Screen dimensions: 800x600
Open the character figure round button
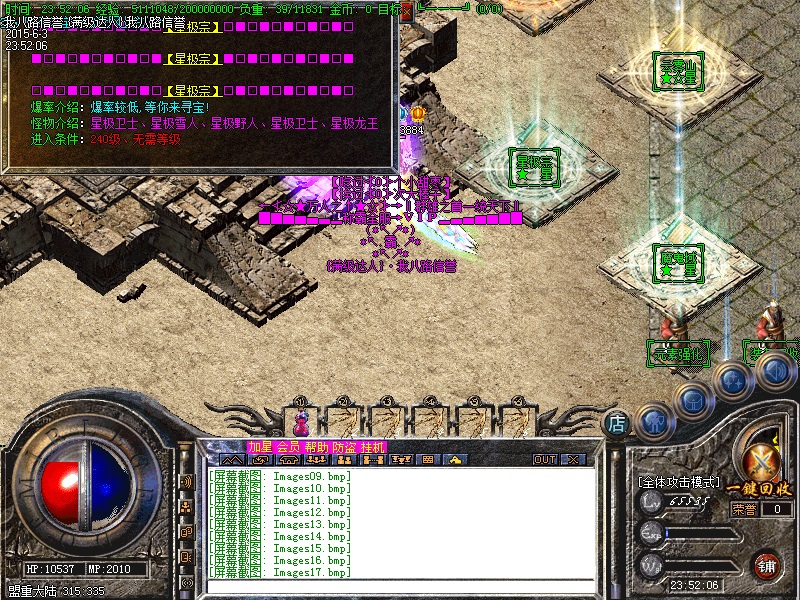click(x=652, y=419)
